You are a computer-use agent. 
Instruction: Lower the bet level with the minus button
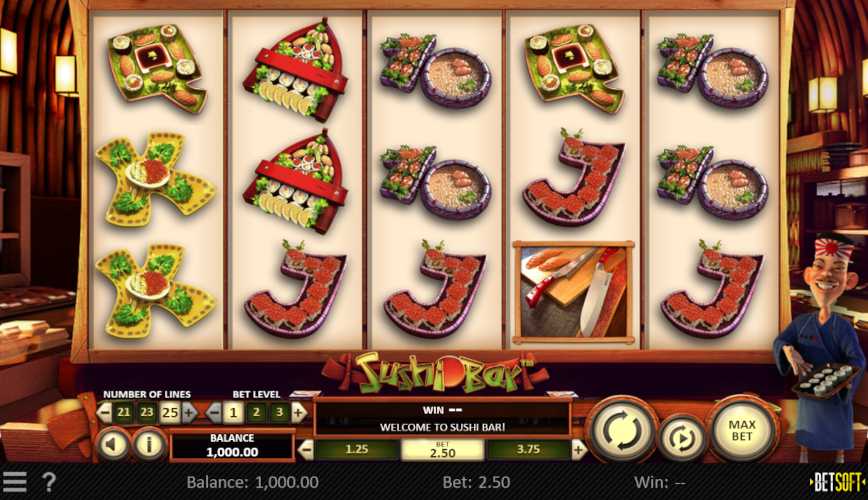point(213,411)
